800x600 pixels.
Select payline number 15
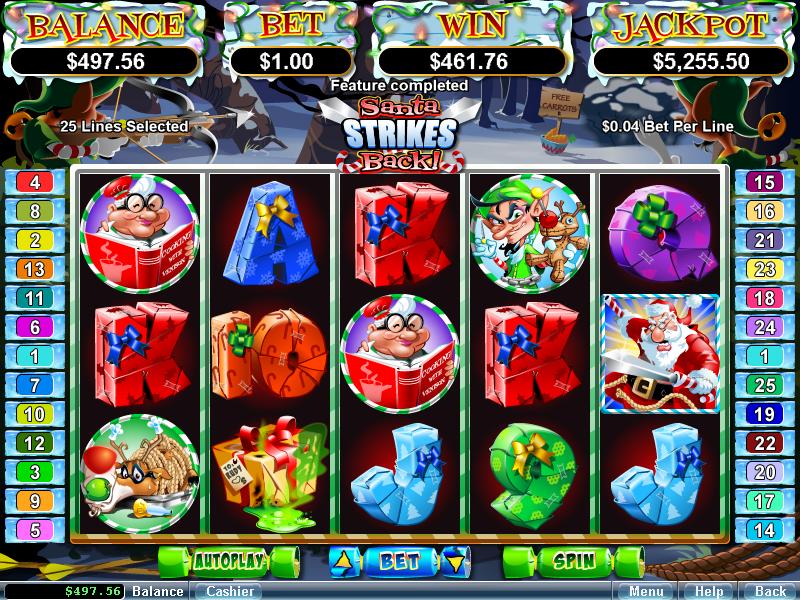(x=764, y=182)
